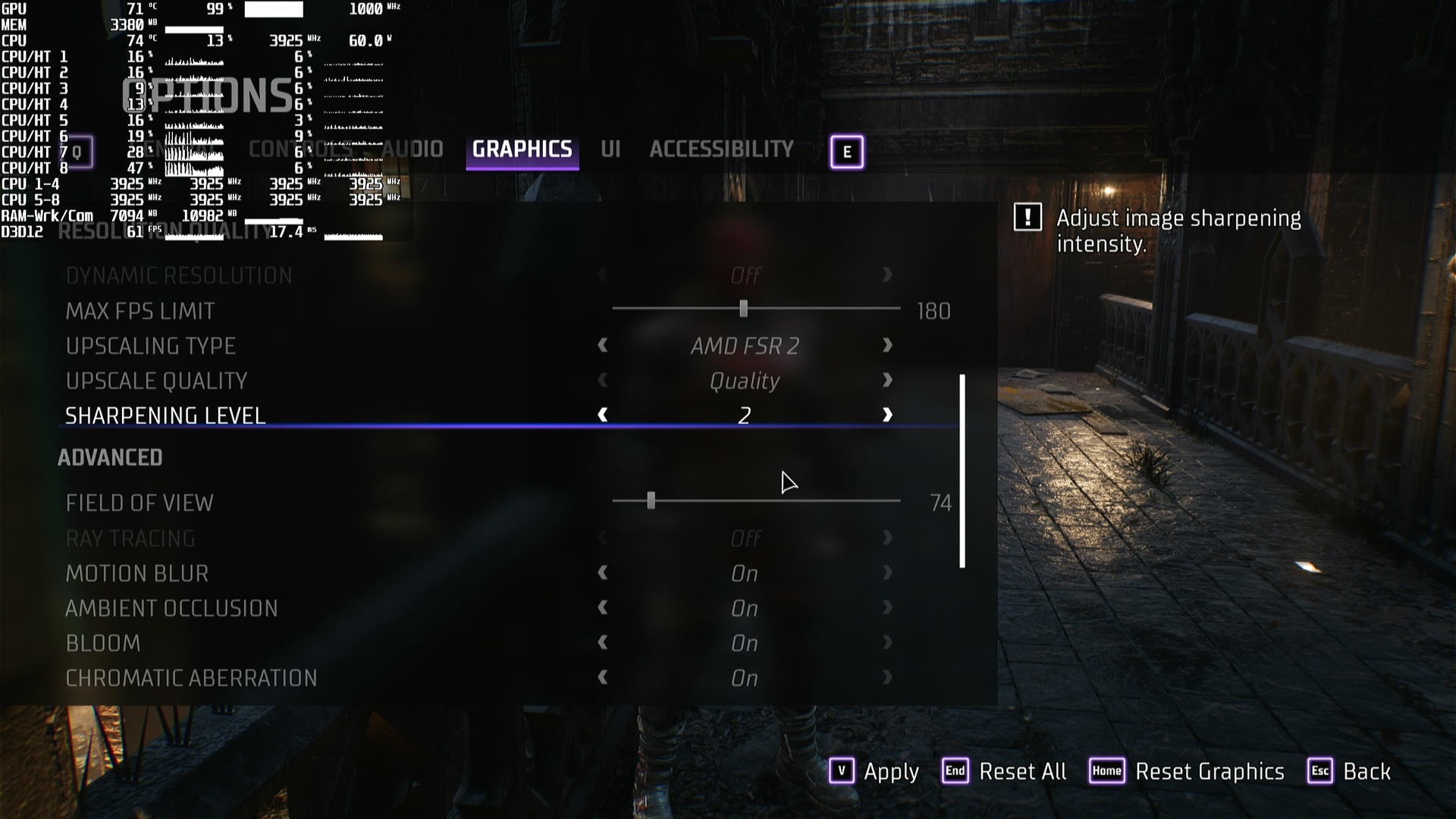This screenshot has width=1456, height=819.
Task: Toggle Motion Blur with left arrow
Action: pyautogui.click(x=603, y=573)
